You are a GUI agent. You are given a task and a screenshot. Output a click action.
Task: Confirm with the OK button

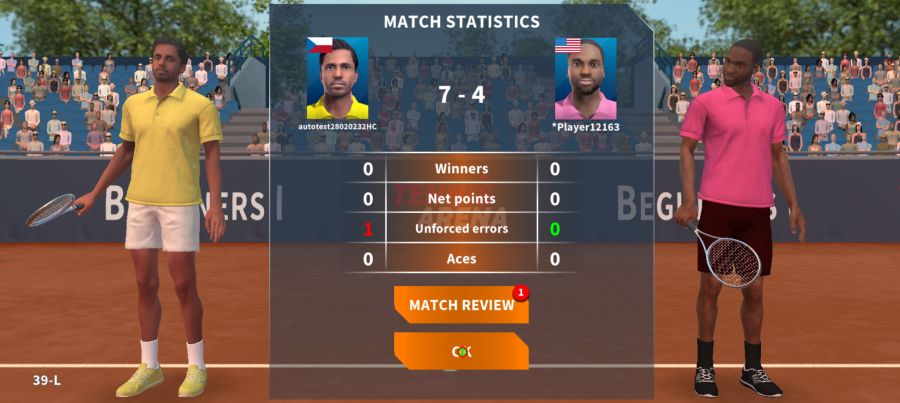461,351
